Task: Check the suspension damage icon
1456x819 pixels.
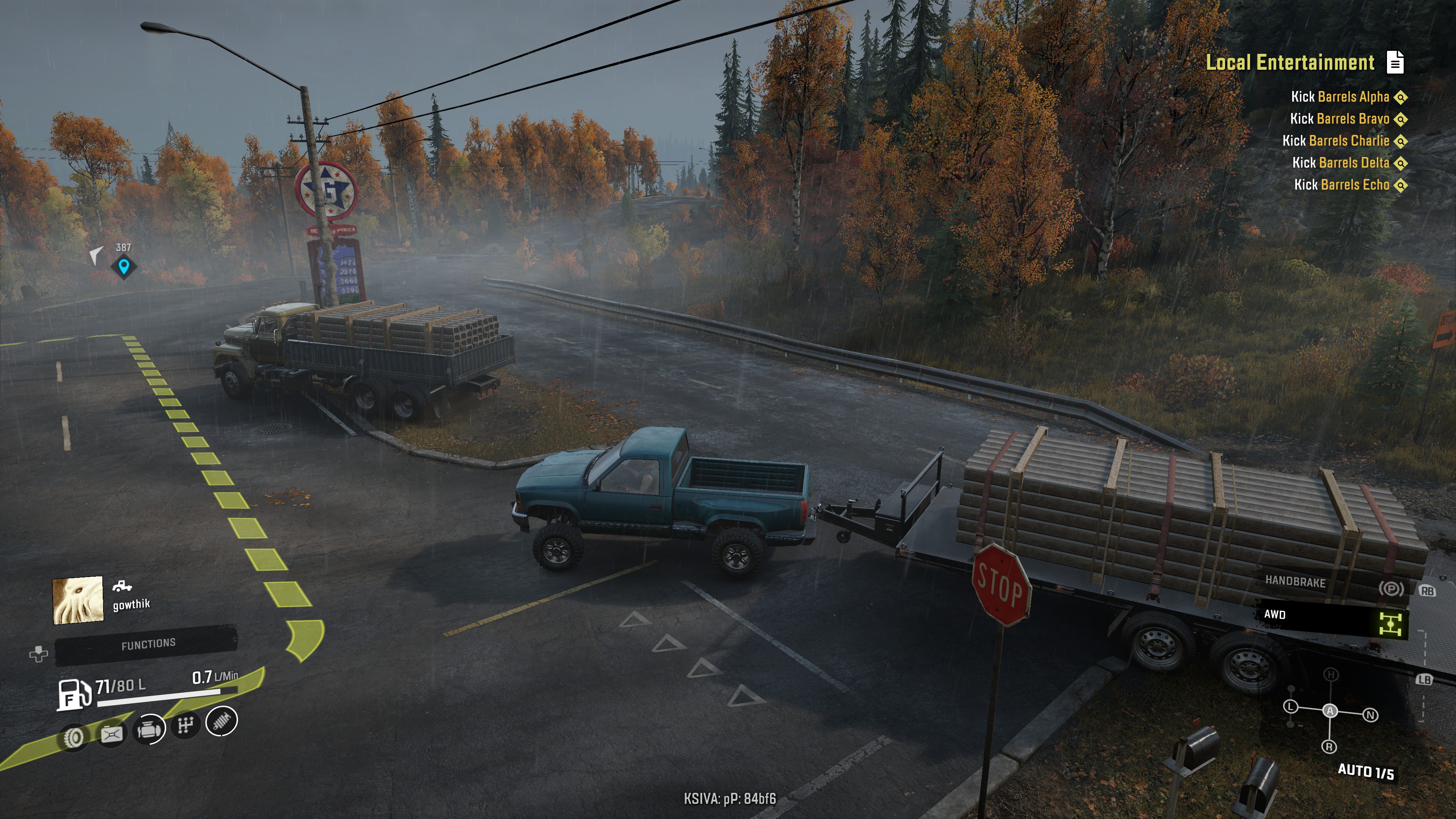Action: 221,721
